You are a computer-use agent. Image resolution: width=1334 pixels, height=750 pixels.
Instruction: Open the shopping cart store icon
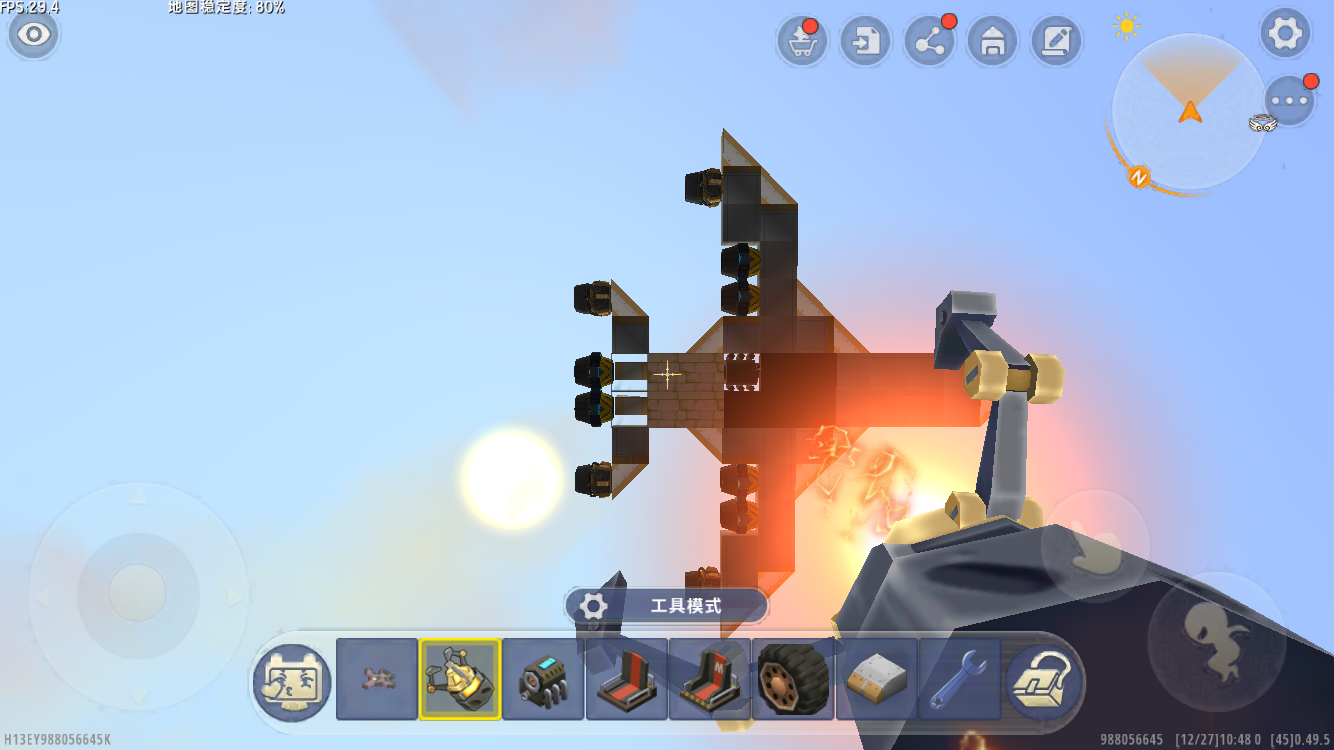(x=802, y=42)
